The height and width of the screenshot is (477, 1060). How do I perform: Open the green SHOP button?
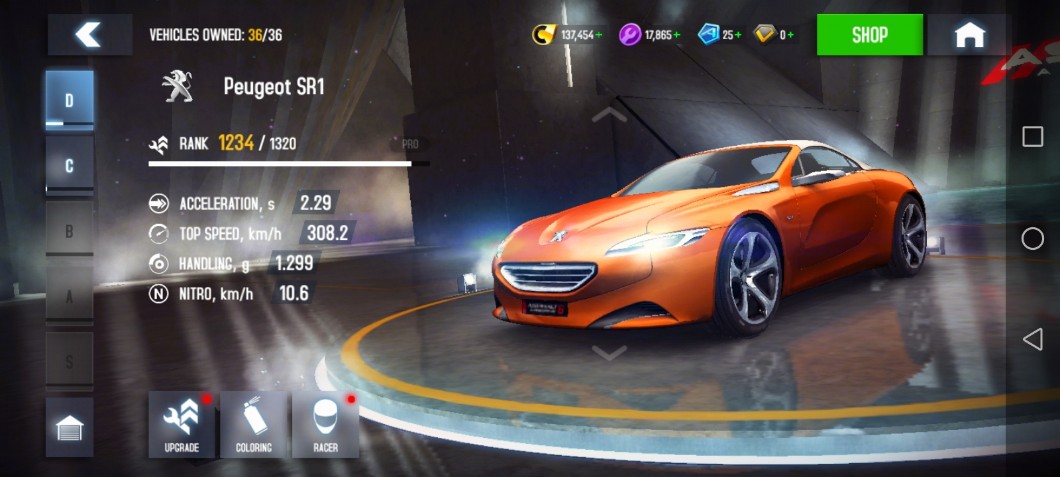click(869, 35)
